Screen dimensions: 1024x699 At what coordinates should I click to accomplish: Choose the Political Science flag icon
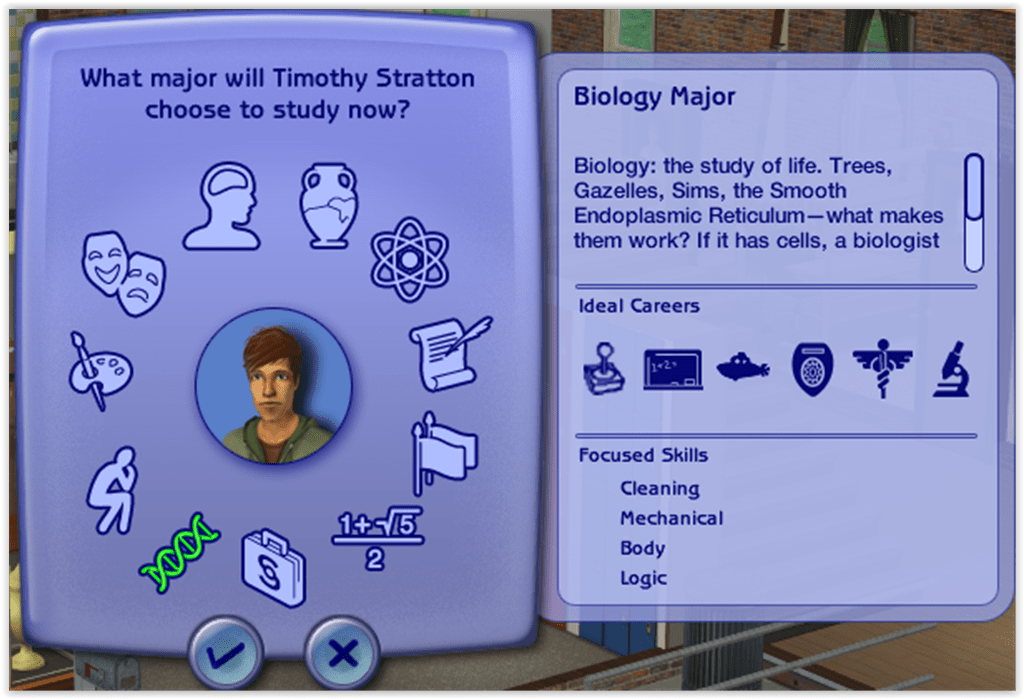pyautogui.click(x=445, y=453)
